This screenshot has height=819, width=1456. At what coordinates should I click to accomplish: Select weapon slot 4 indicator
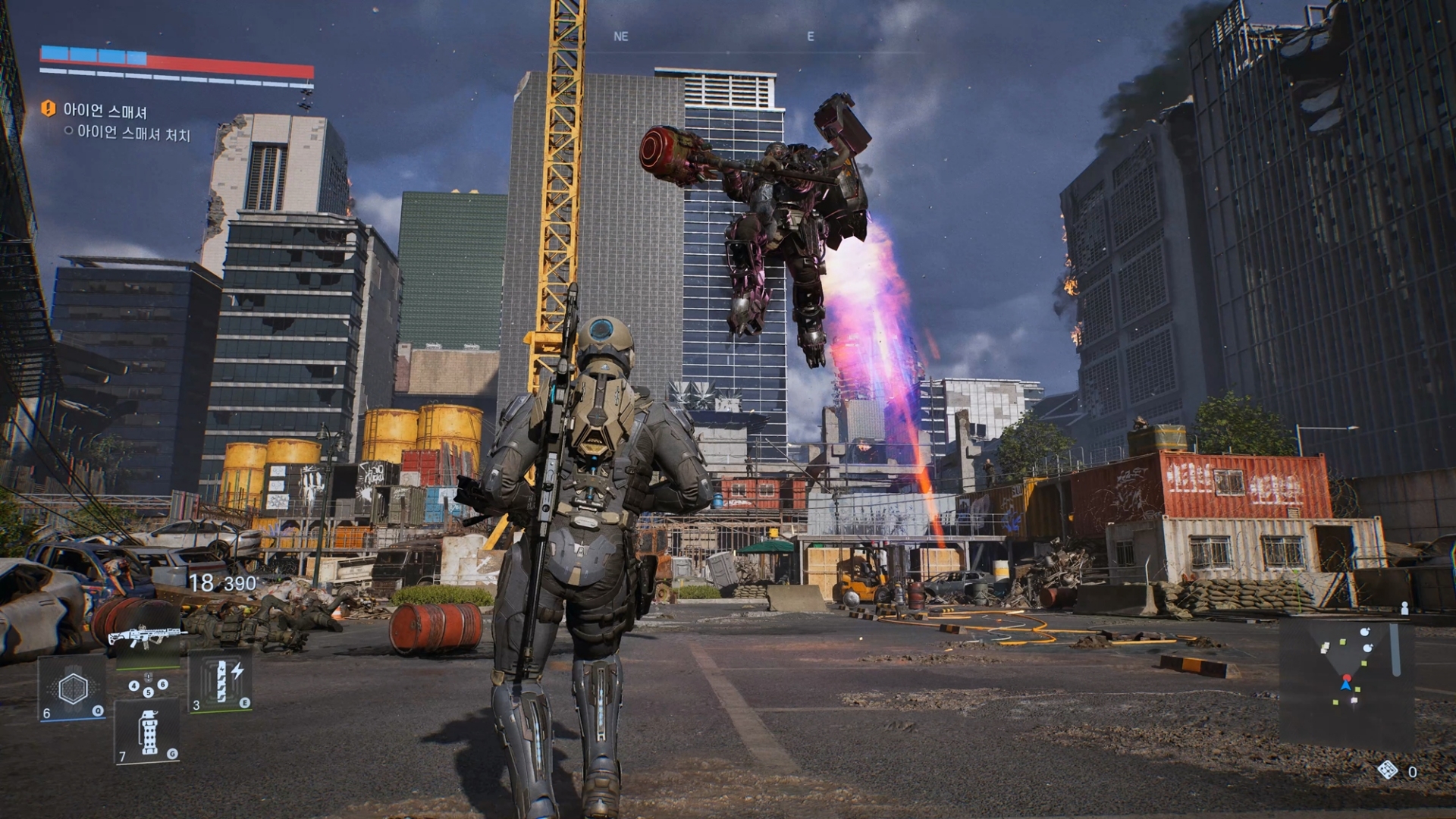(x=133, y=686)
